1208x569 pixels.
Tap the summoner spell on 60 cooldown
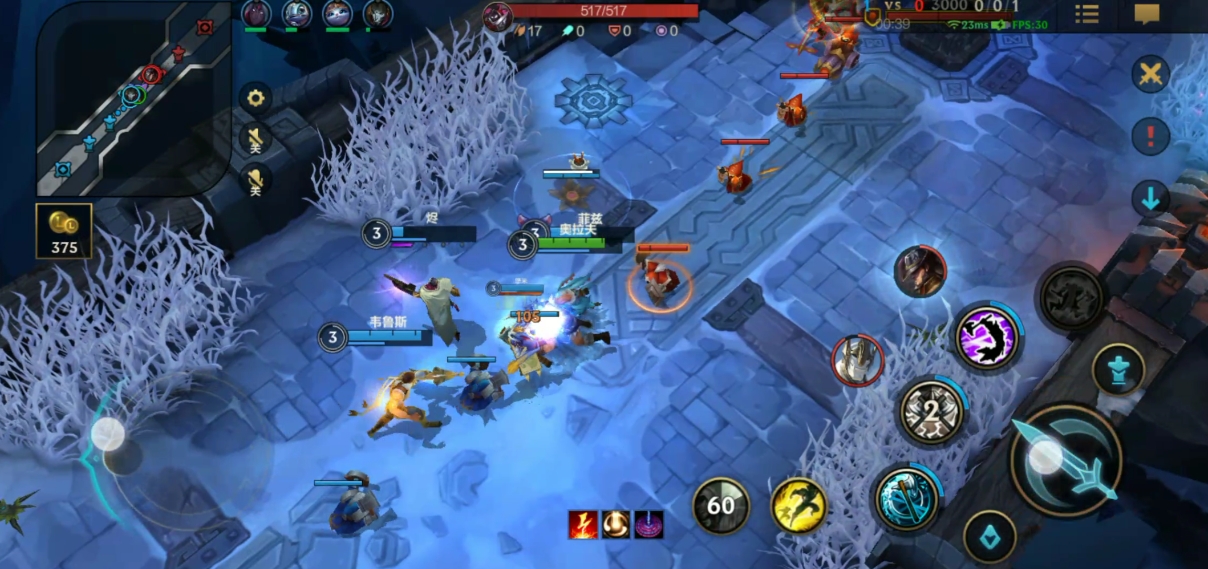pos(721,505)
